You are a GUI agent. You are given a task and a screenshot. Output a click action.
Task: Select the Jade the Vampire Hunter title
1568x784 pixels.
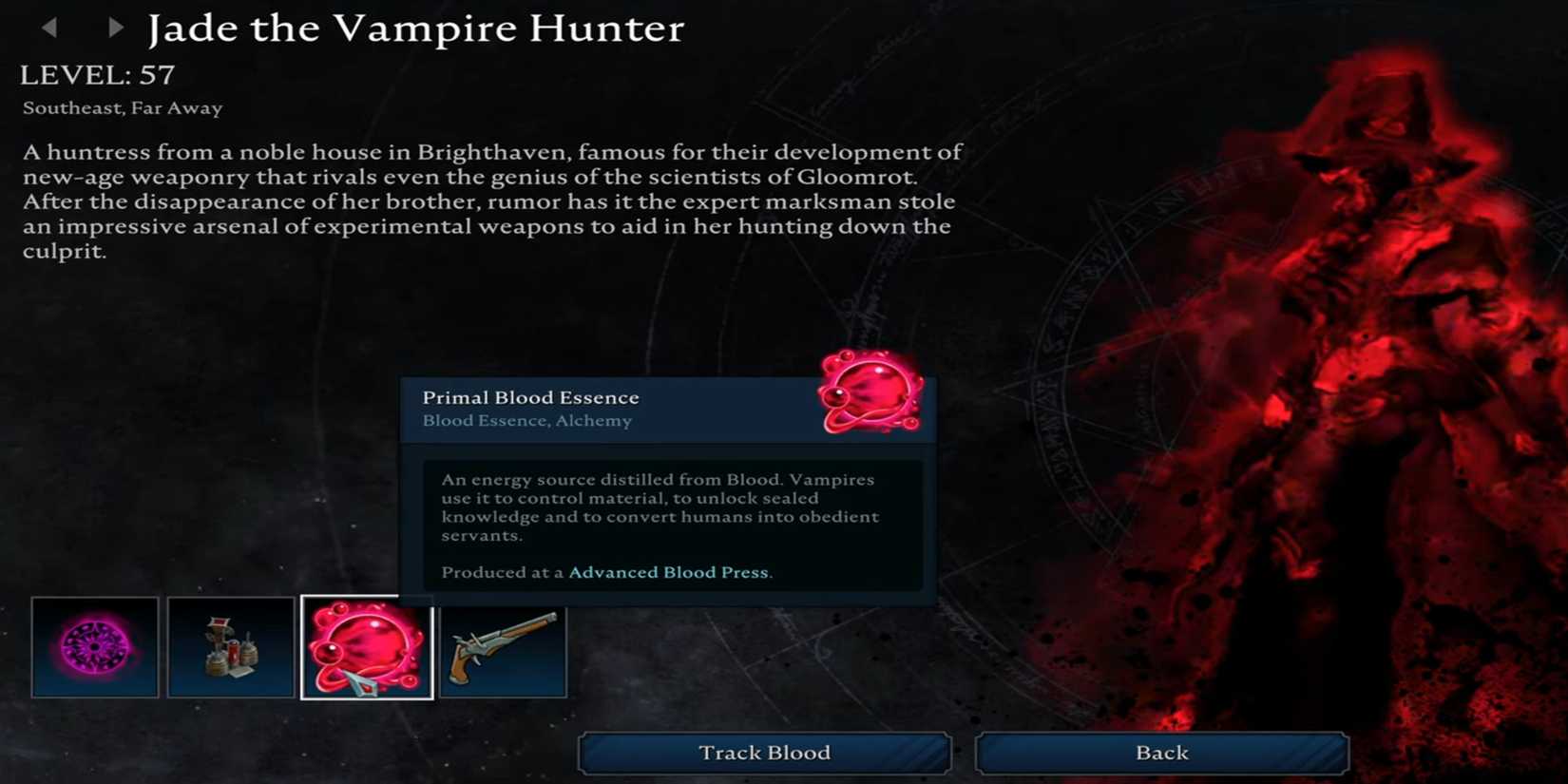pos(414,29)
